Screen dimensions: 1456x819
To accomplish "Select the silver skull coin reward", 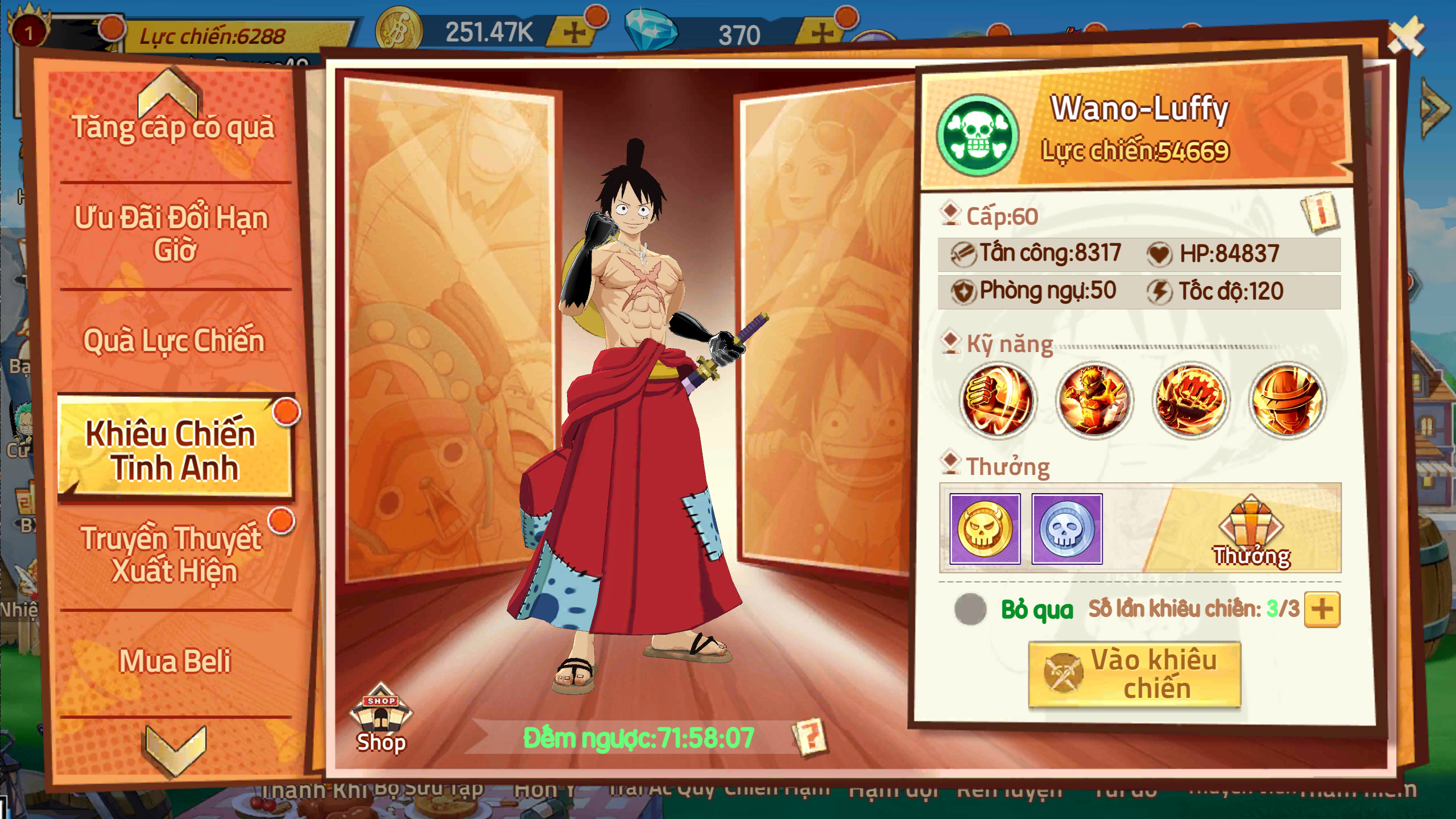I will tap(1067, 529).
